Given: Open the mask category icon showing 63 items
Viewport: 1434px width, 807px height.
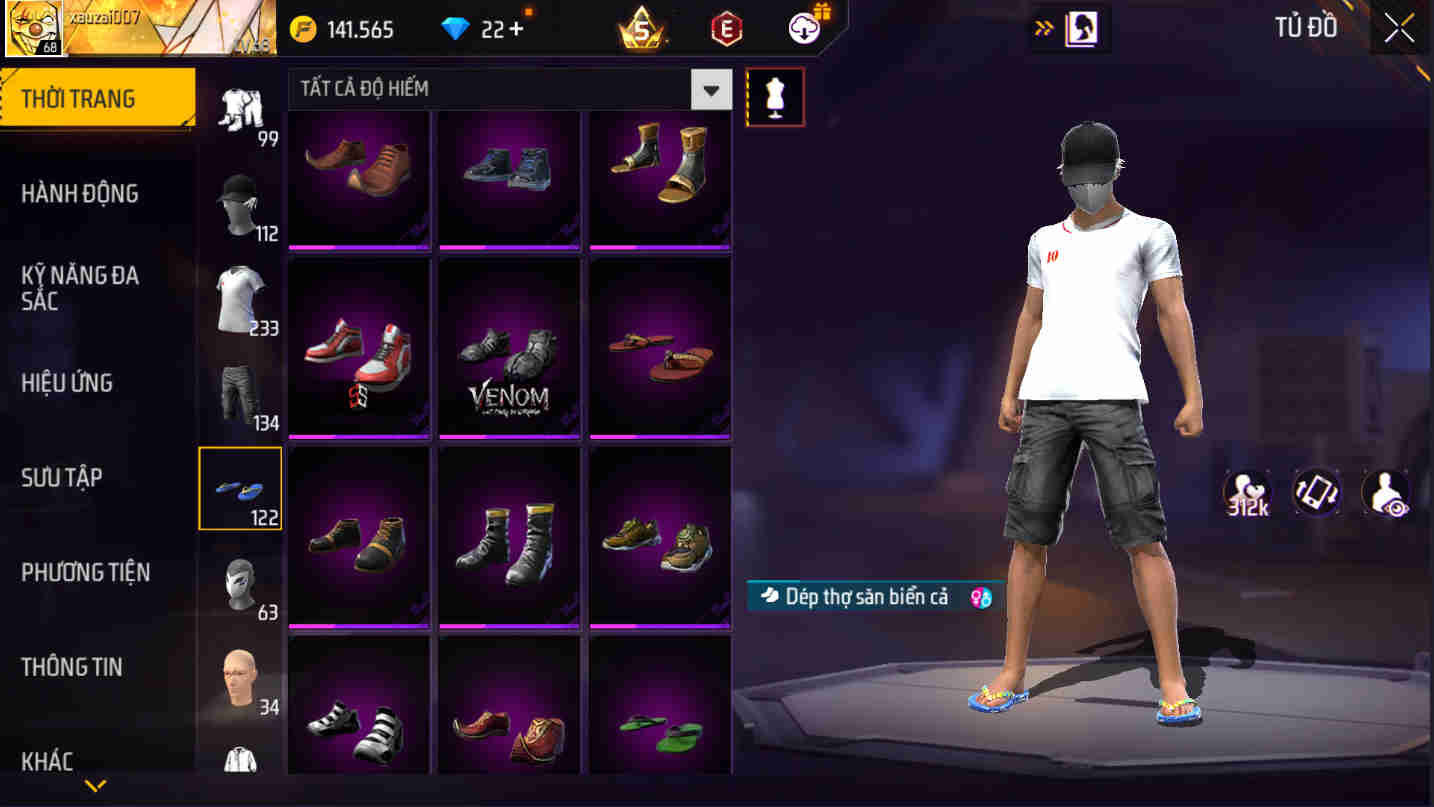Looking at the screenshot, I should click(x=240, y=583).
